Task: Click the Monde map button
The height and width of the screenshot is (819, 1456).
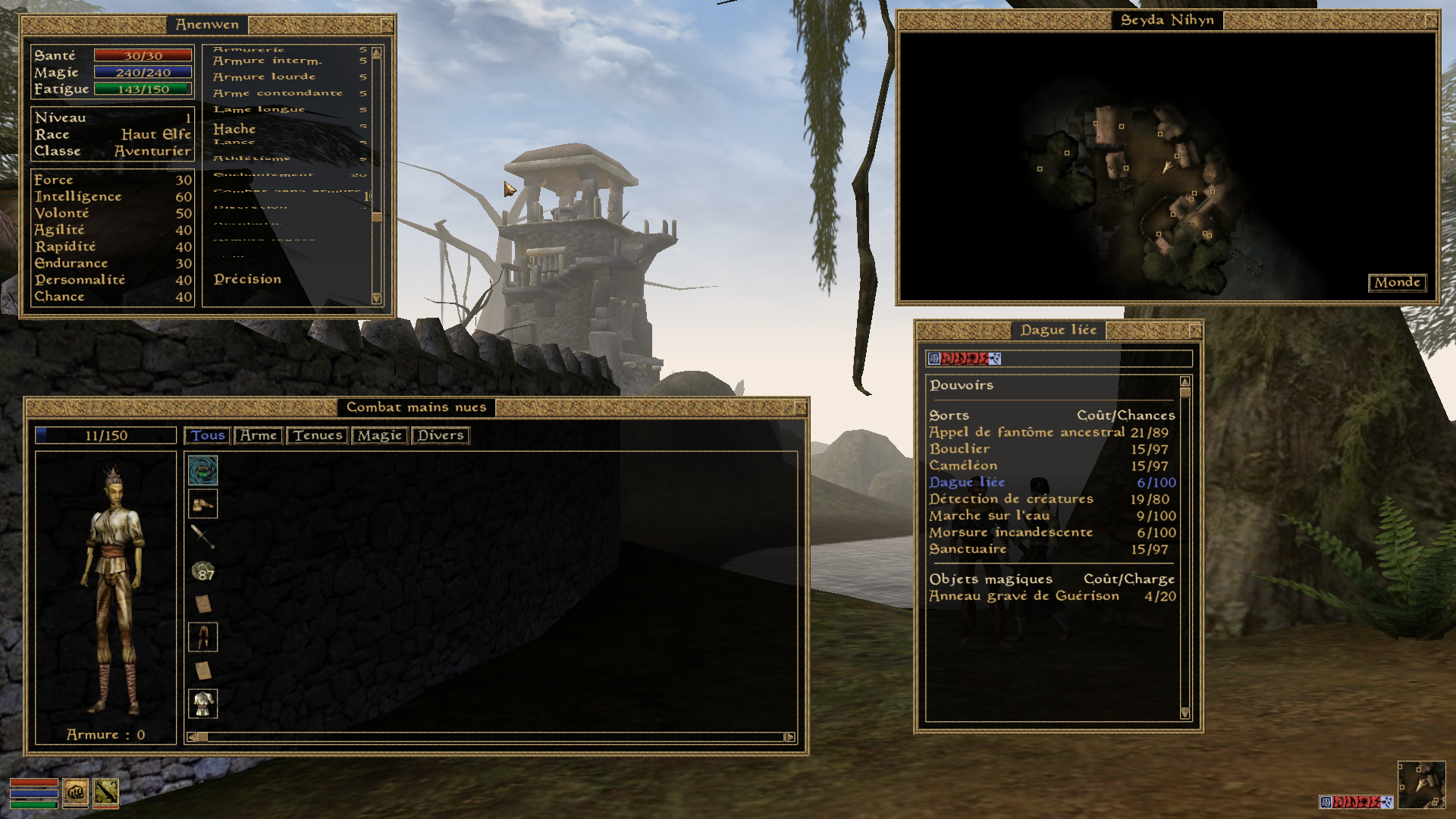Action: [1397, 282]
